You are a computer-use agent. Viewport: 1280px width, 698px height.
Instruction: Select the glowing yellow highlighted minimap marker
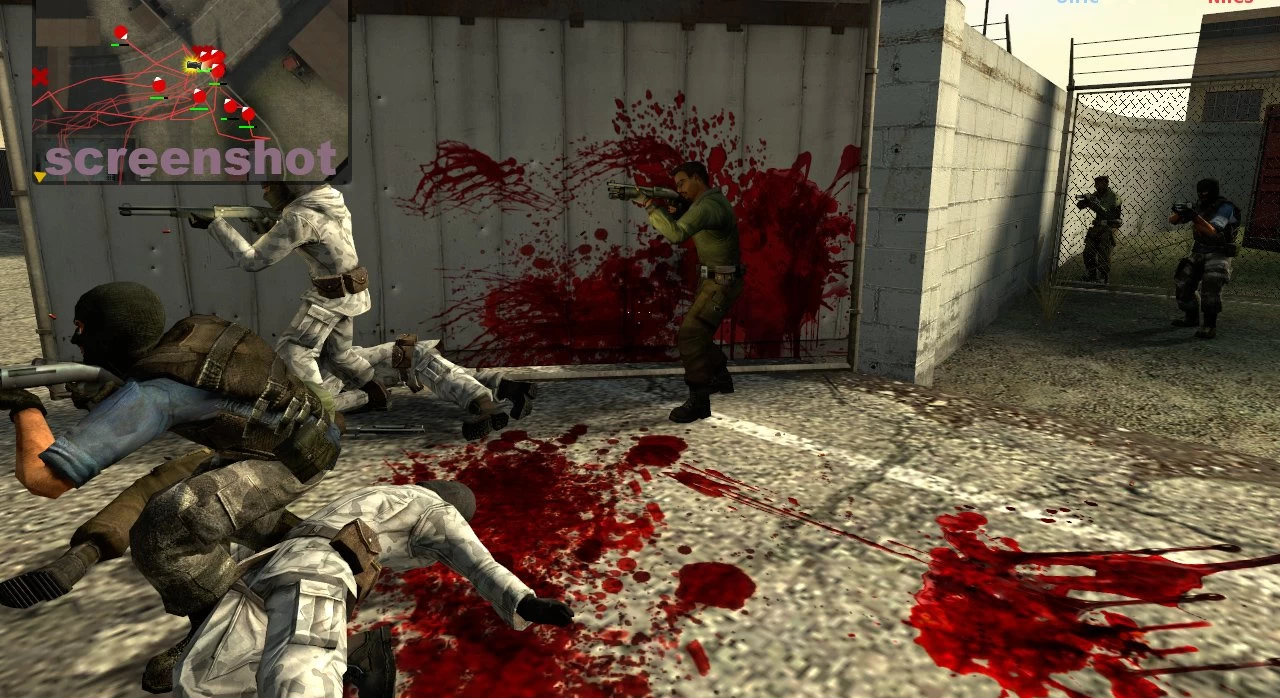click(x=193, y=65)
